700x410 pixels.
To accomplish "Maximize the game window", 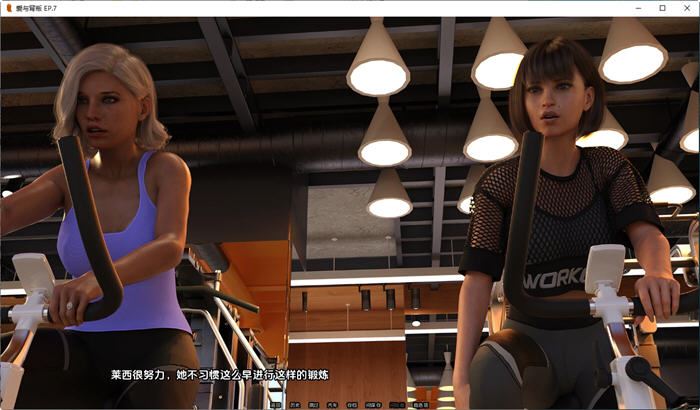I will coord(662,8).
